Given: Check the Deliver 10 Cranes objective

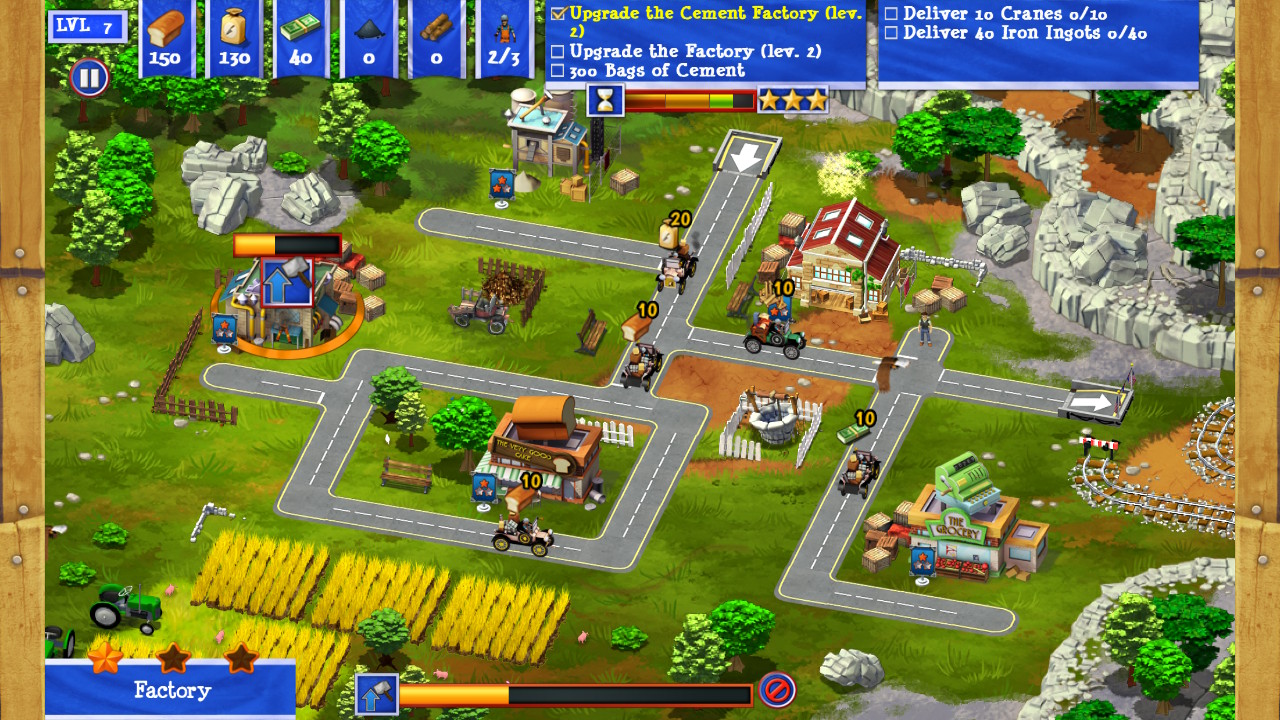Looking at the screenshot, I should (890, 15).
